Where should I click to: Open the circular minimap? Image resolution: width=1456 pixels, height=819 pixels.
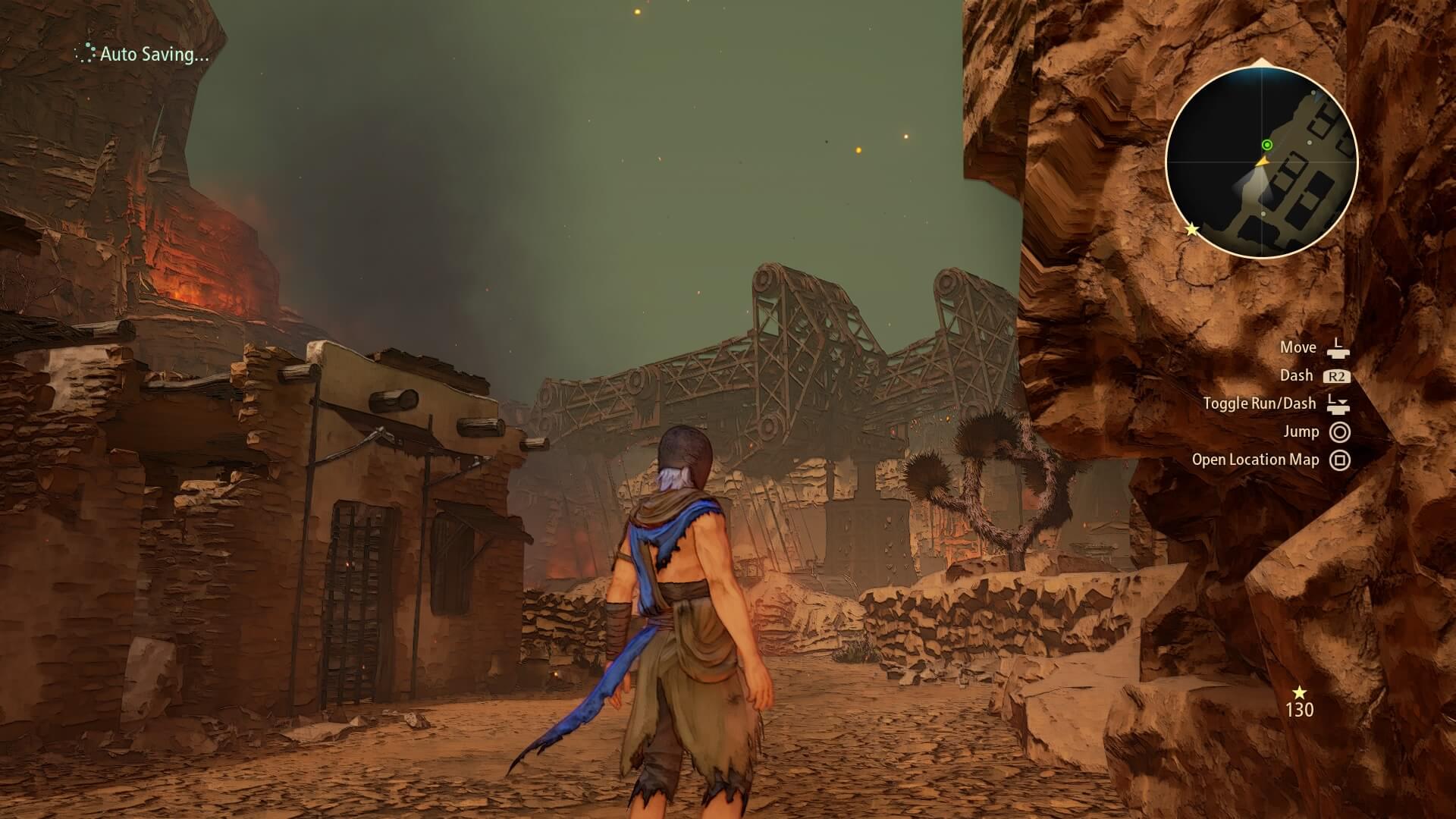pyautogui.click(x=1261, y=162)
